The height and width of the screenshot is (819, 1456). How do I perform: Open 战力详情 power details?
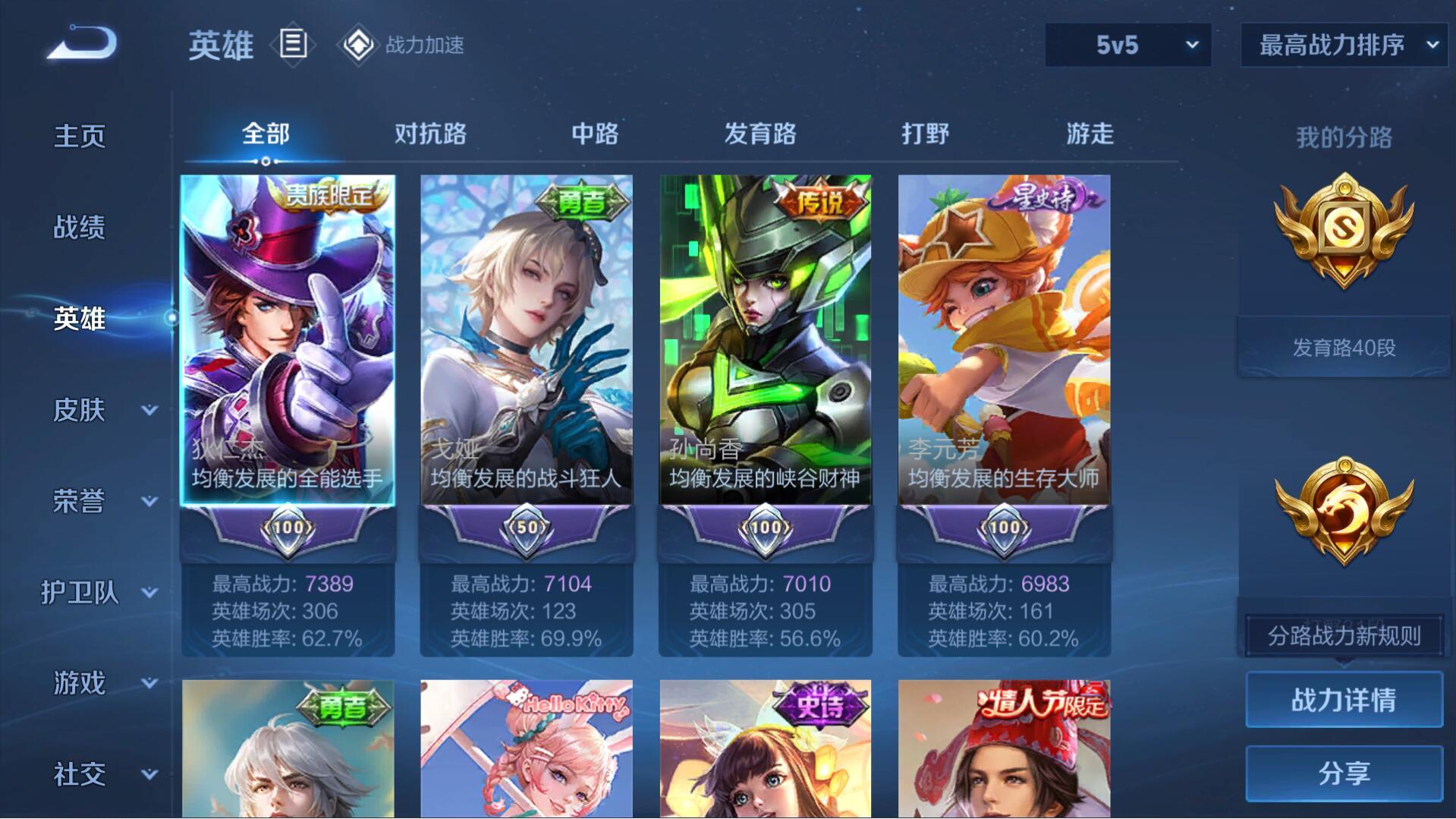click(1344, 700)
